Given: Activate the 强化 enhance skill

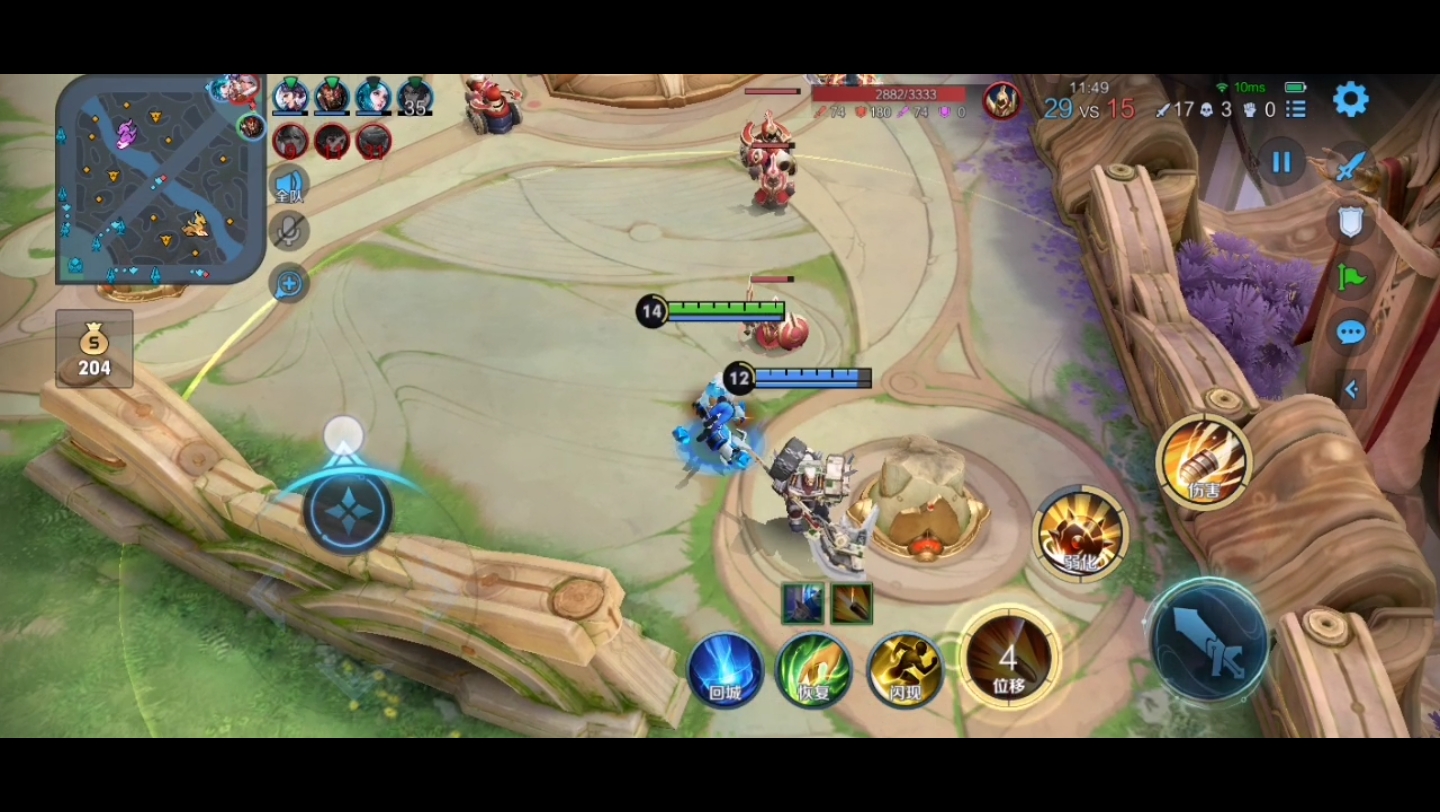Looking at the screenshot, I should 1081,533.
